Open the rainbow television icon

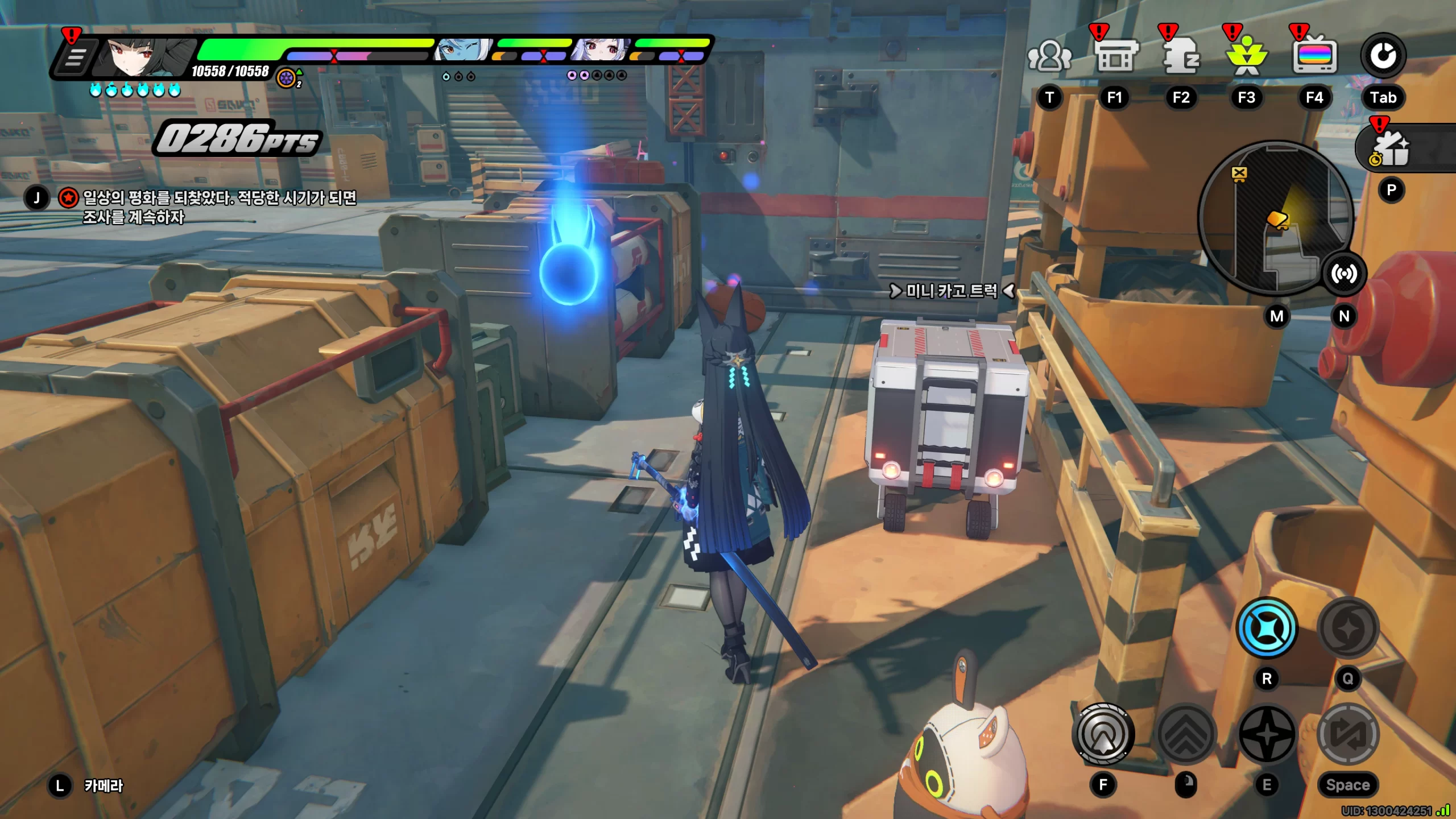point(1314,57)
